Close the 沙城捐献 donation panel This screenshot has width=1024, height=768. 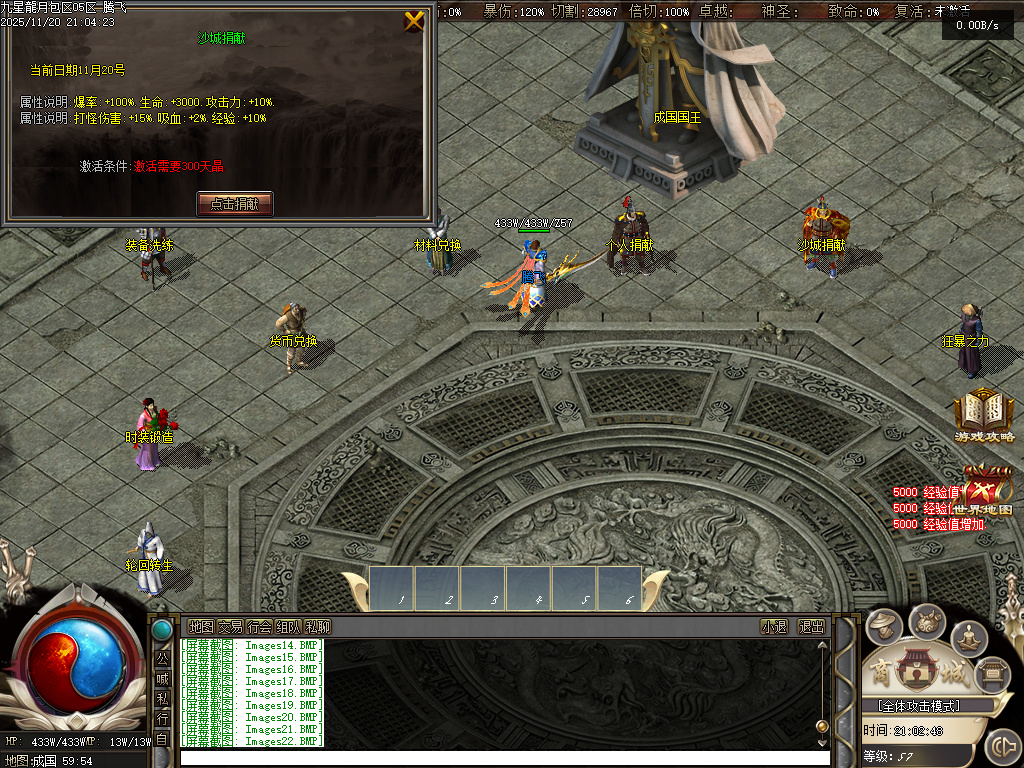pyautogui.click(x=413, y=21)
